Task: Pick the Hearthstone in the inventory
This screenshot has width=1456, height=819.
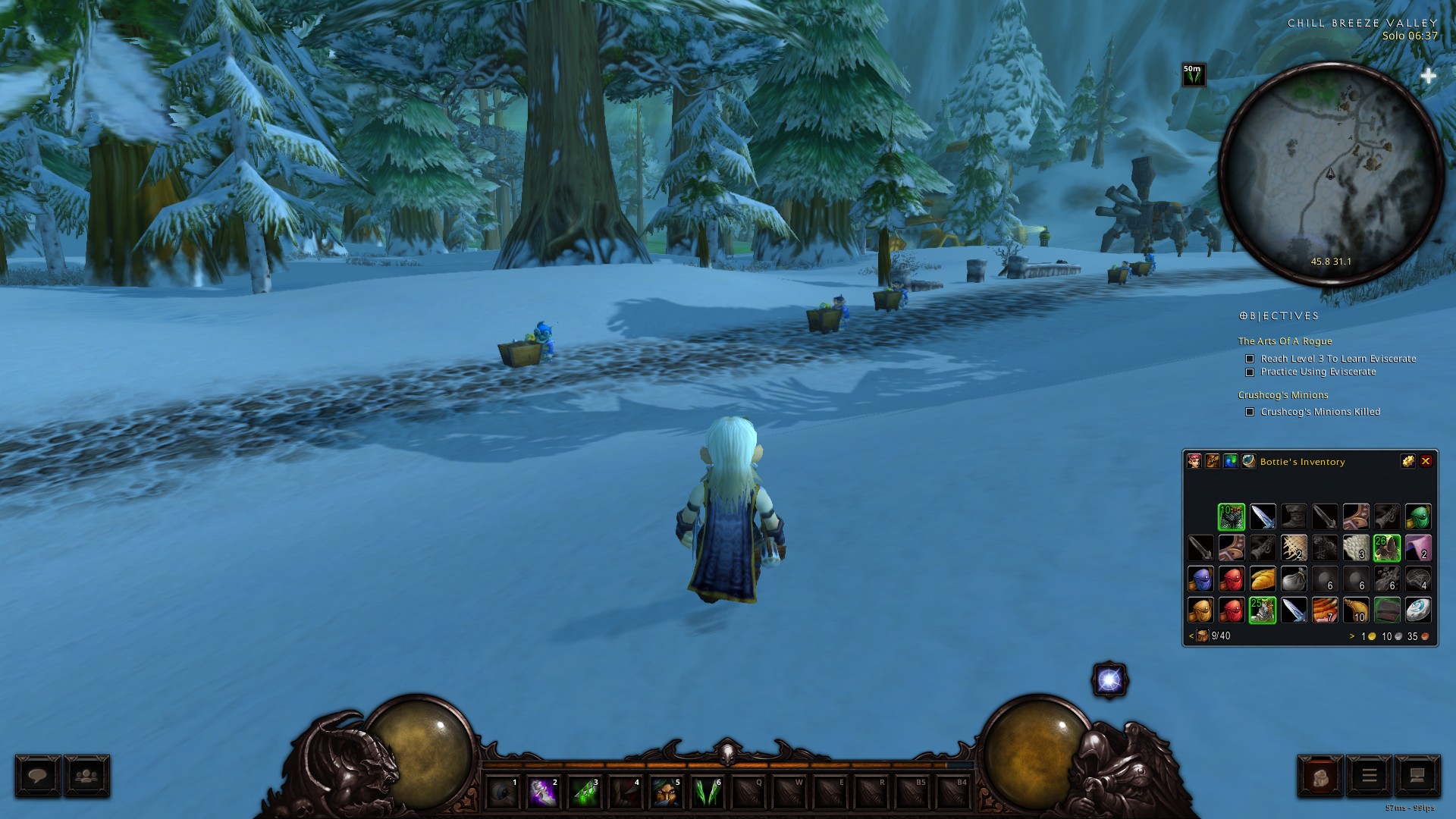Action: click(1418, 610)
